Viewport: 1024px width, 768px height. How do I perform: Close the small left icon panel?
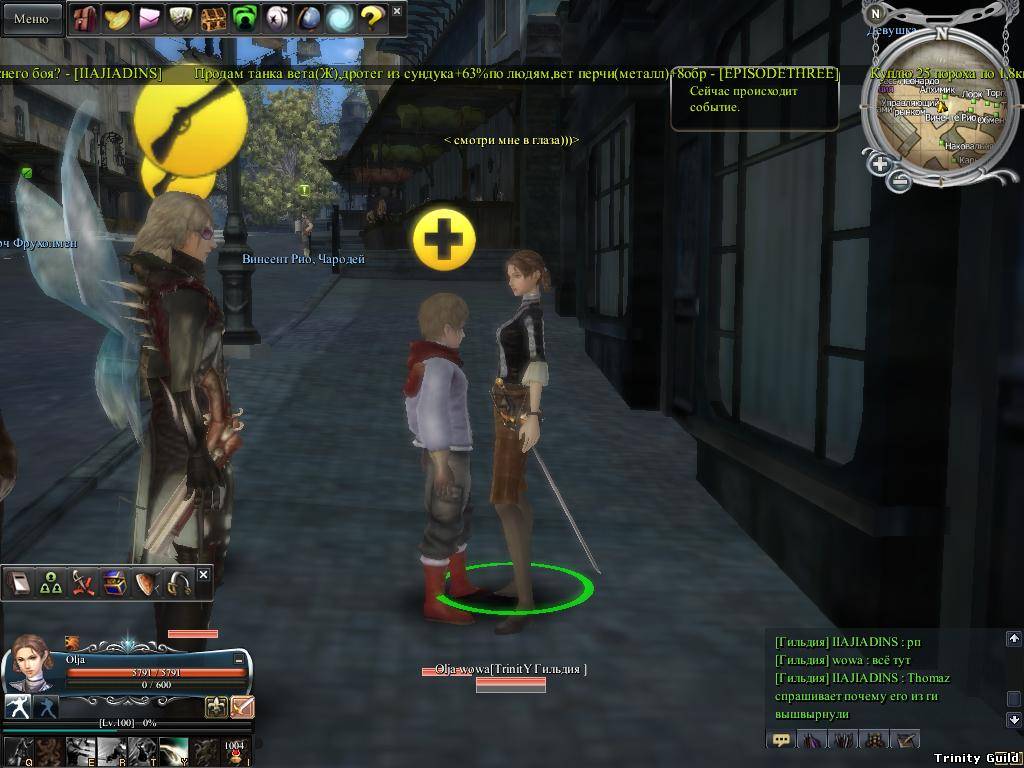204,575
